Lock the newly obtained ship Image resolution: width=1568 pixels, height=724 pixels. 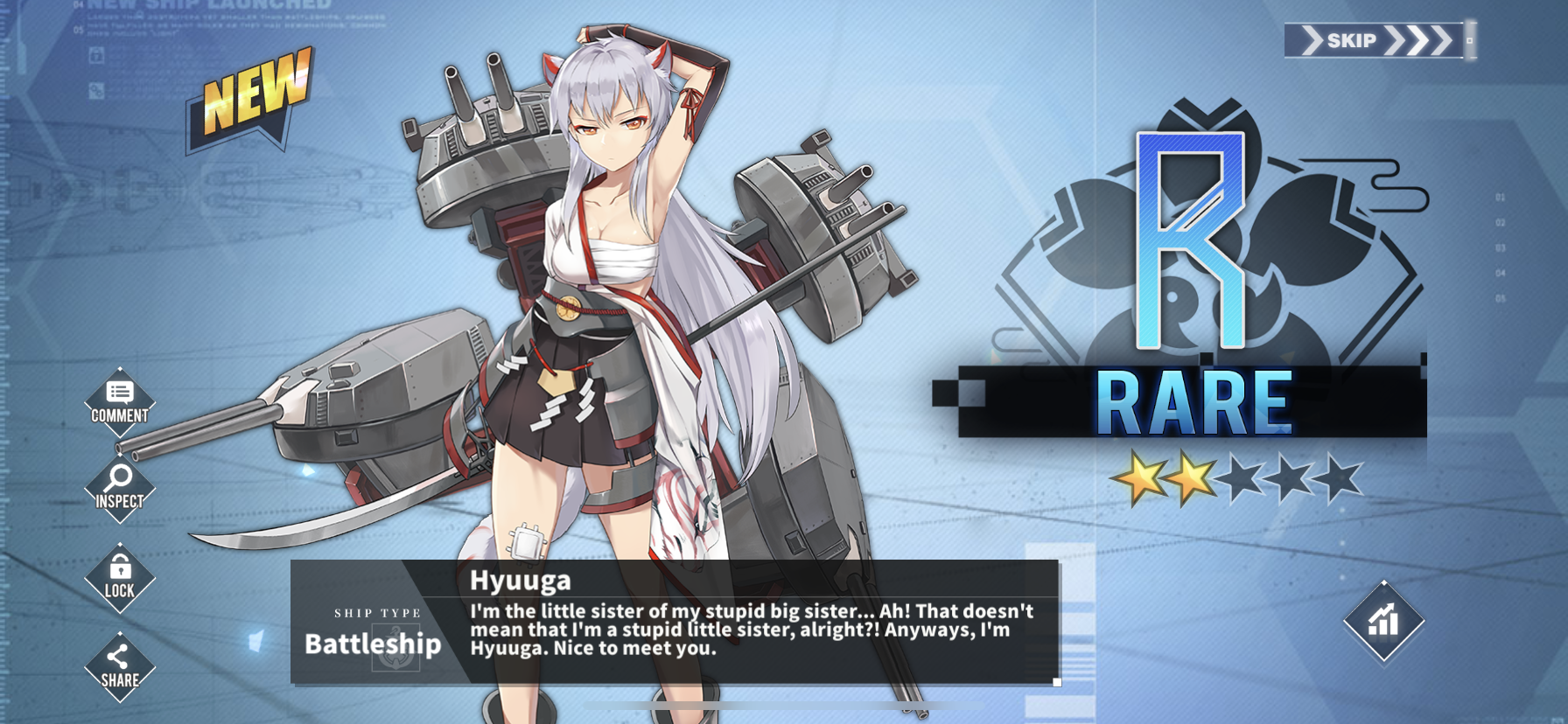[120, 577]
